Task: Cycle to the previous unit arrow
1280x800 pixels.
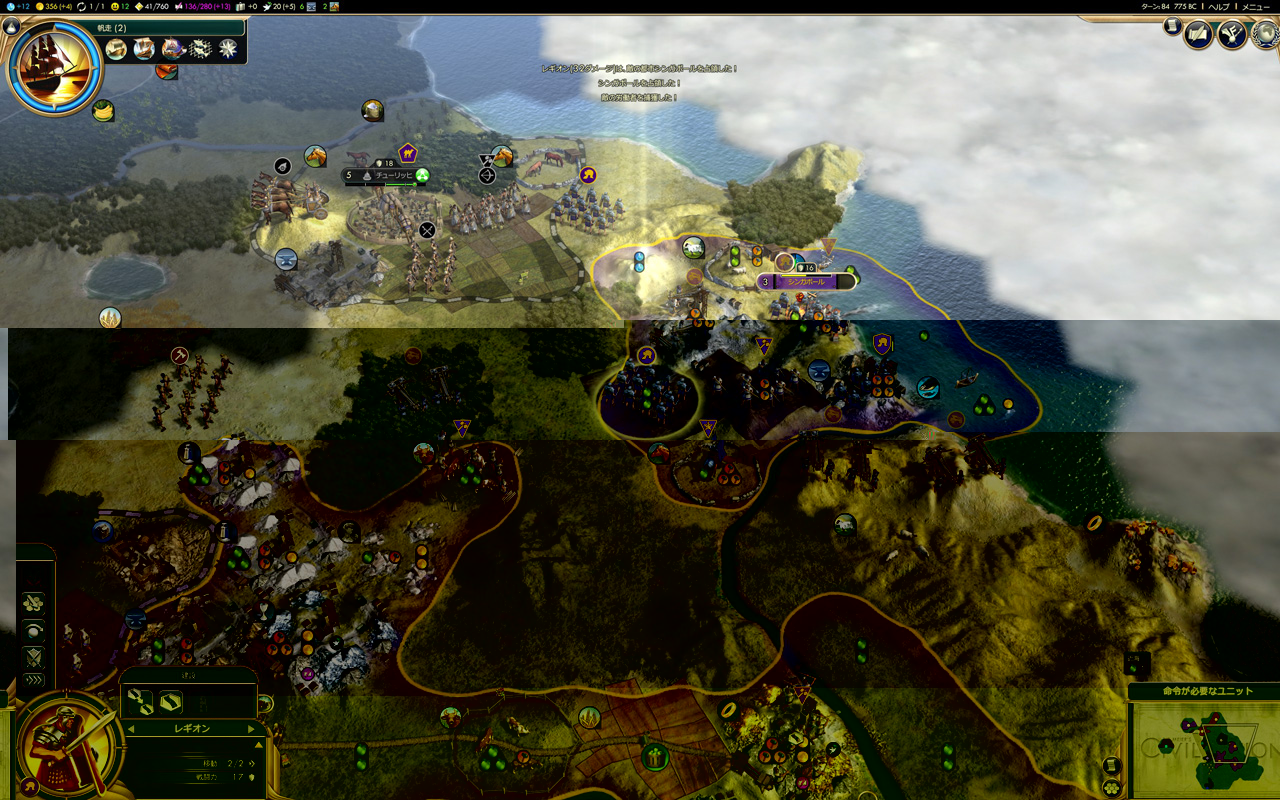Action: (132, 729)
